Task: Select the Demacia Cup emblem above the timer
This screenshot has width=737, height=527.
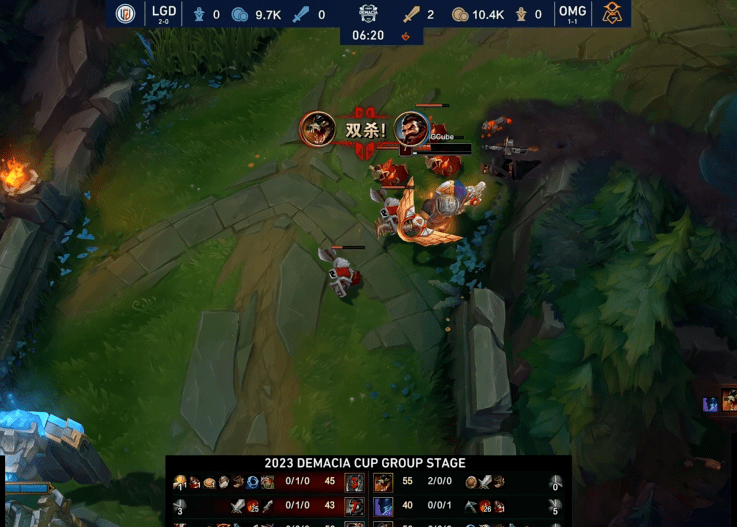Action: [368, 13]
